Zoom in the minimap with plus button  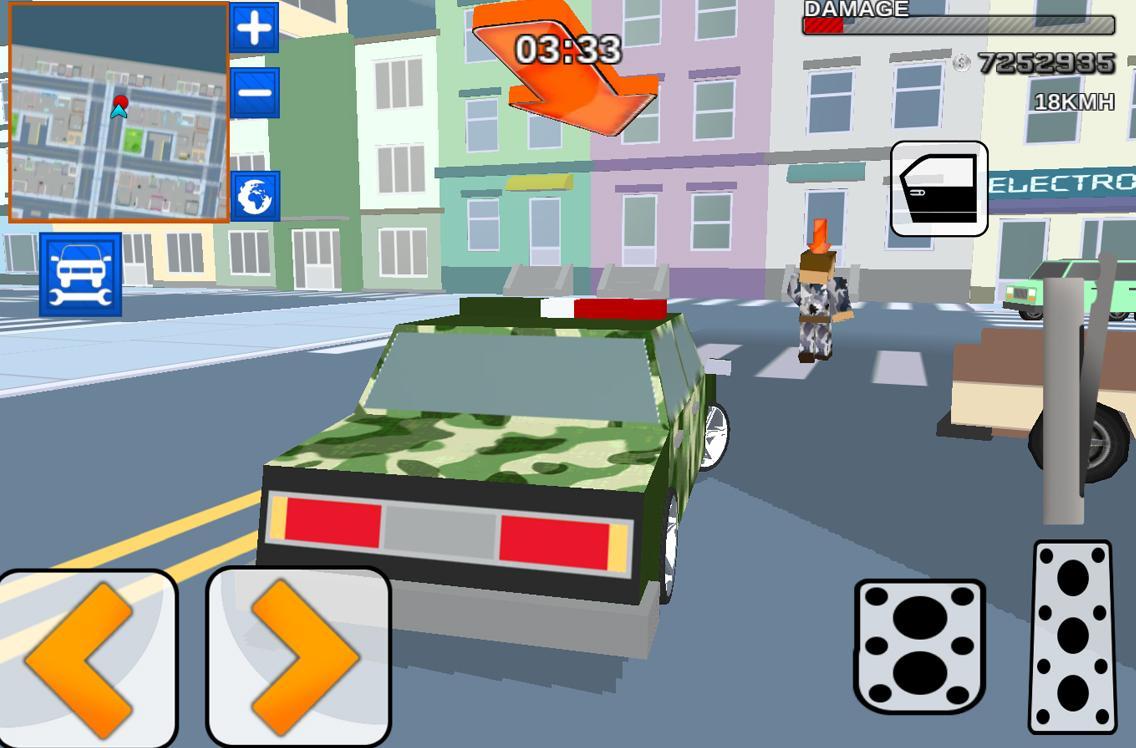(x=254, y=28)
